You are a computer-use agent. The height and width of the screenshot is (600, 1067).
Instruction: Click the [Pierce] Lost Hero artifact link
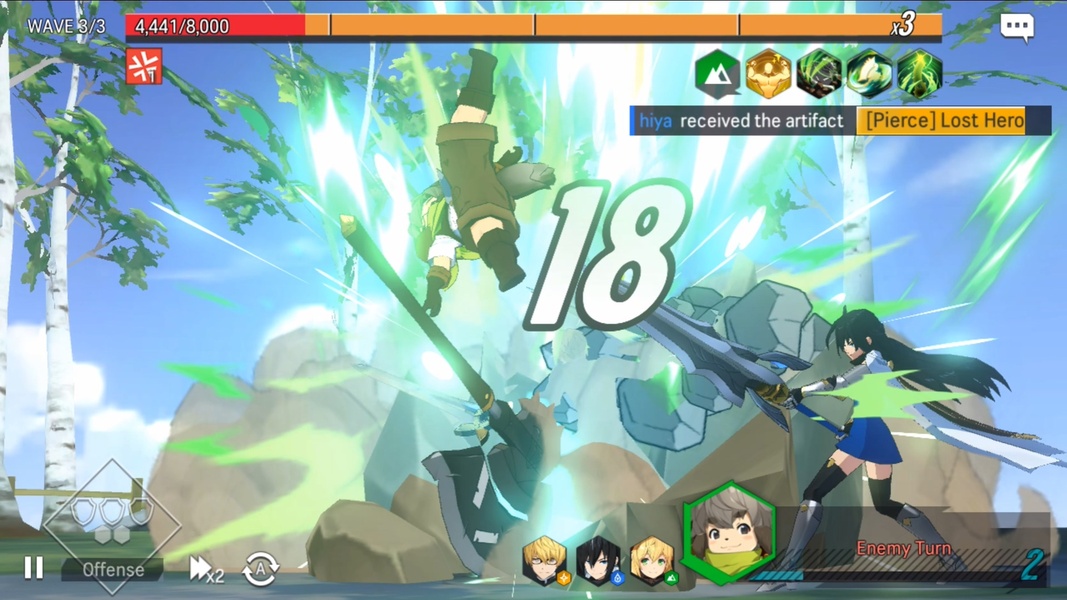click(944, 121)
